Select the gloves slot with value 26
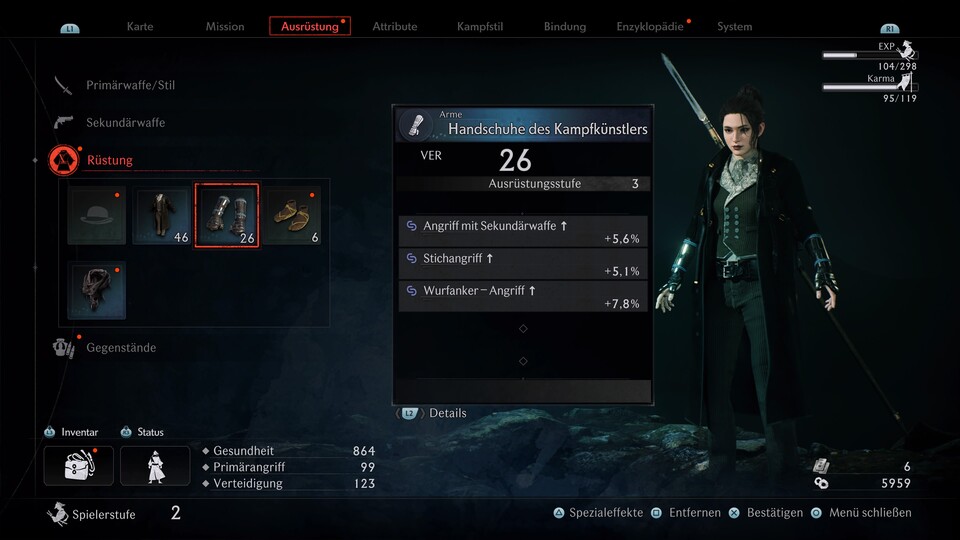 (x=227, y=216)
